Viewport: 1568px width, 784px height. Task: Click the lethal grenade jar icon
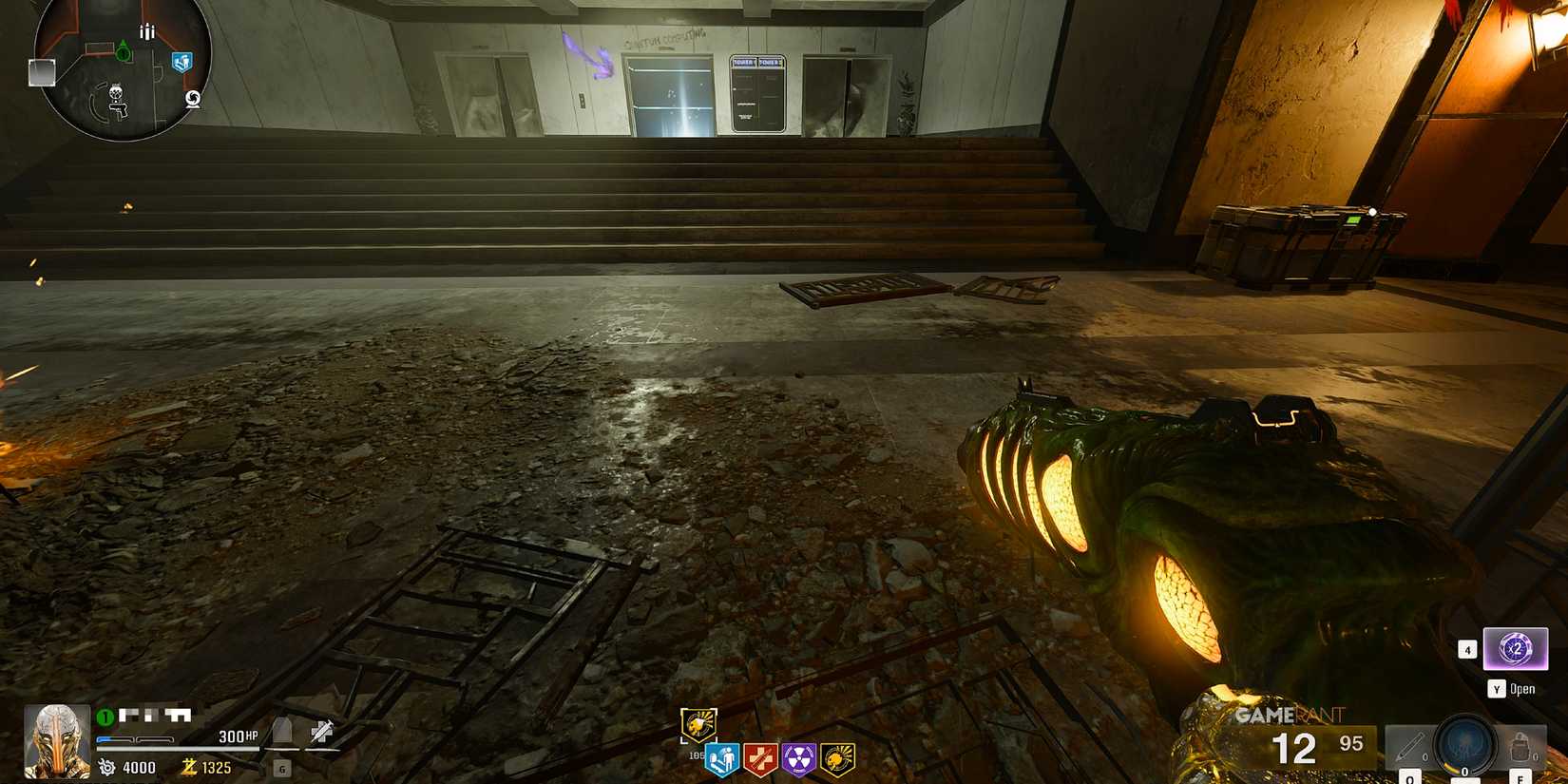1520,746
